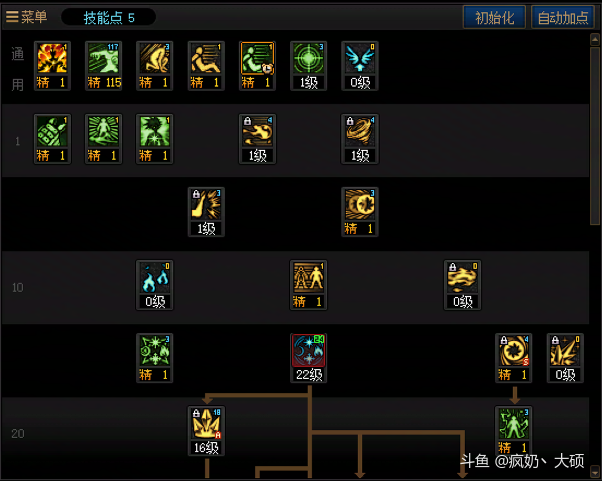602x481 pixels.
Task: Click the 初始化 reset button
Action: click(494, 17)
